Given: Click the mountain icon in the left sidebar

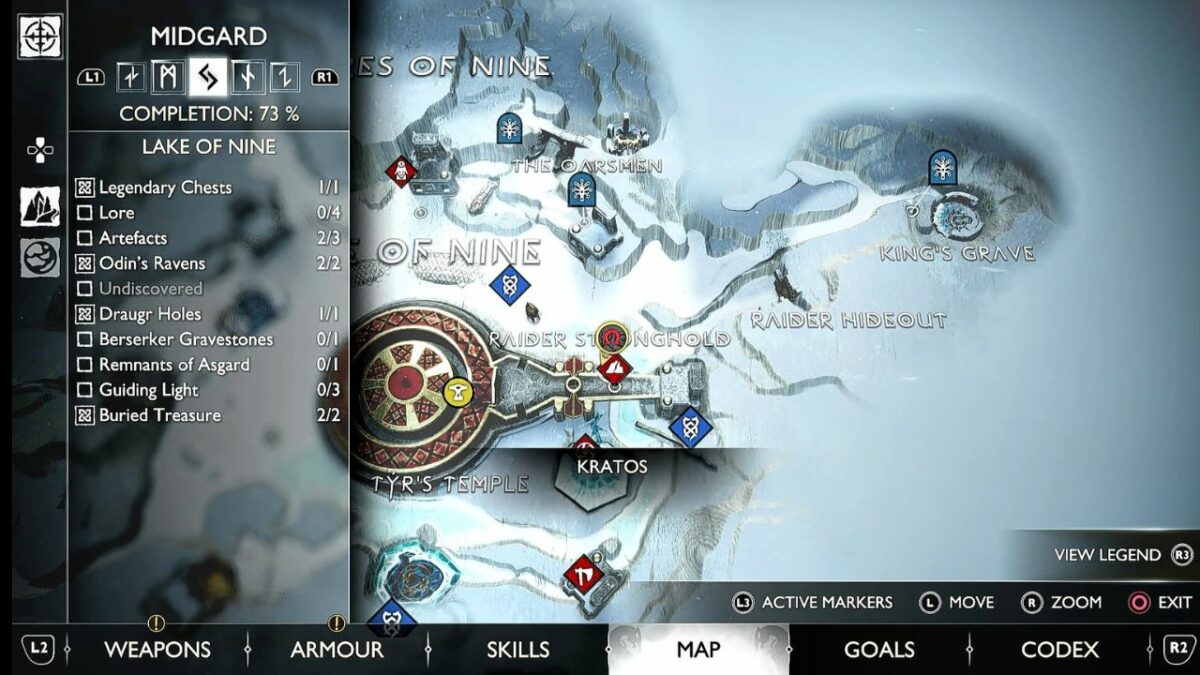Looking at the screenshot, I should point(40,206).
